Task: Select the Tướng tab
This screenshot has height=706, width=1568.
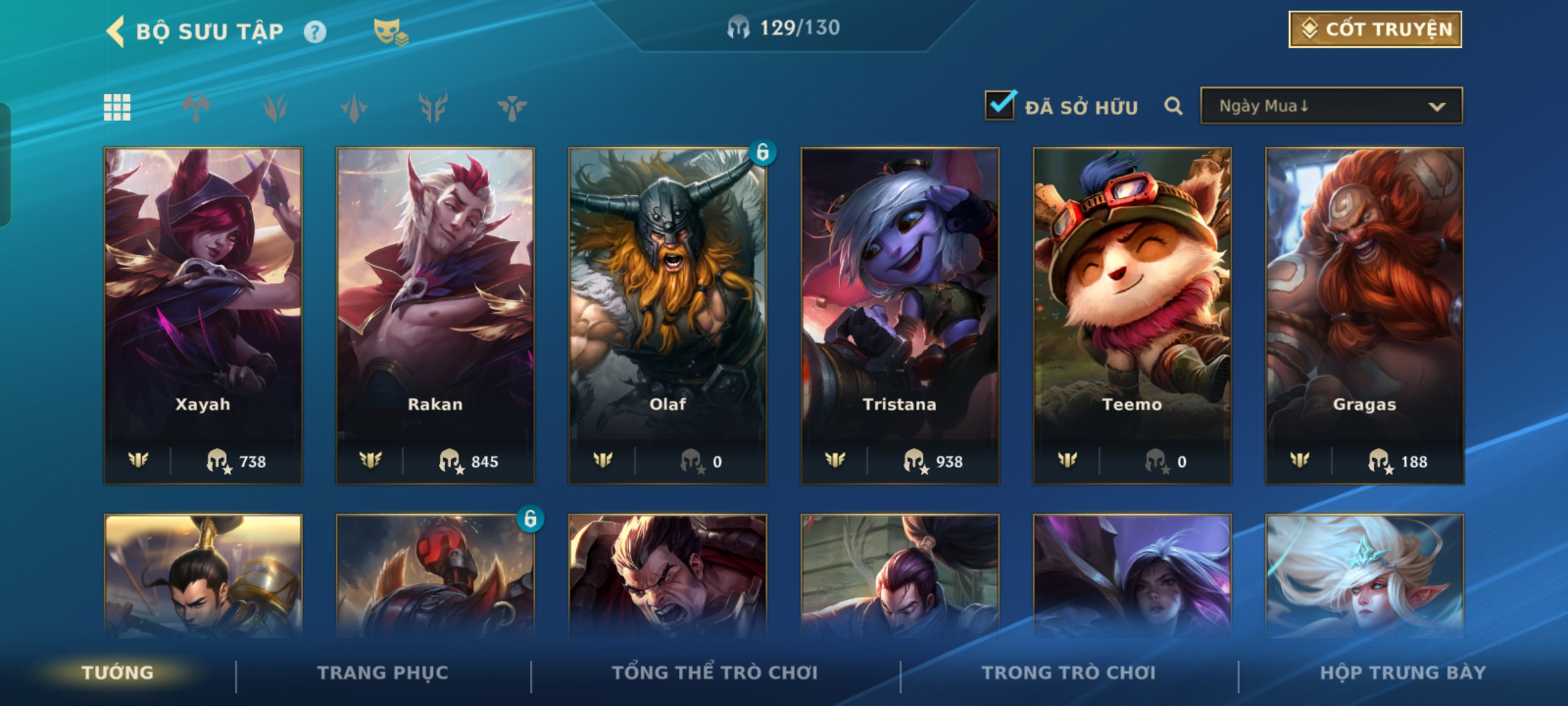Action: tap(118, 673)
